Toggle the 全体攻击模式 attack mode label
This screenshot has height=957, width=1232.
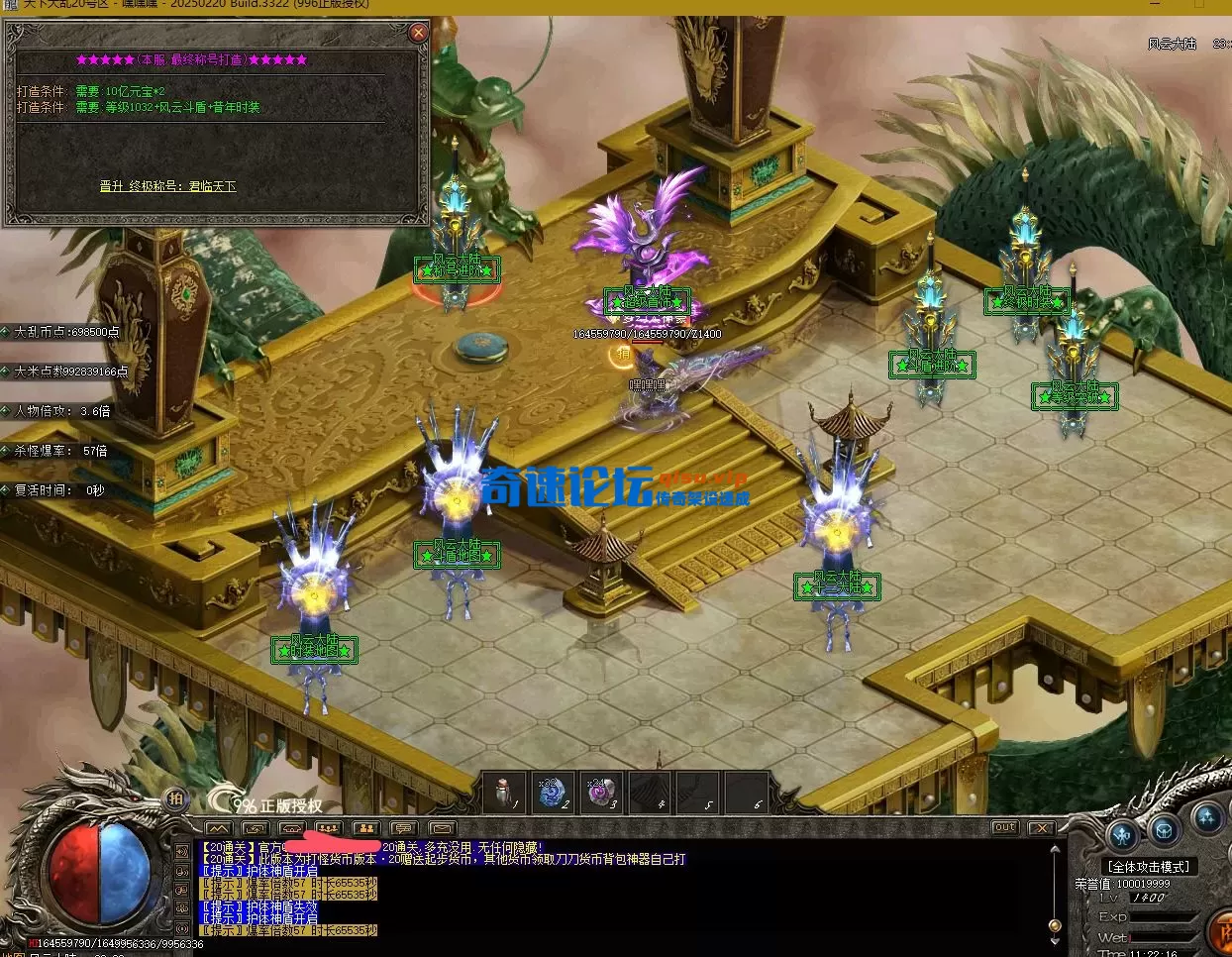pos(1149,866)
